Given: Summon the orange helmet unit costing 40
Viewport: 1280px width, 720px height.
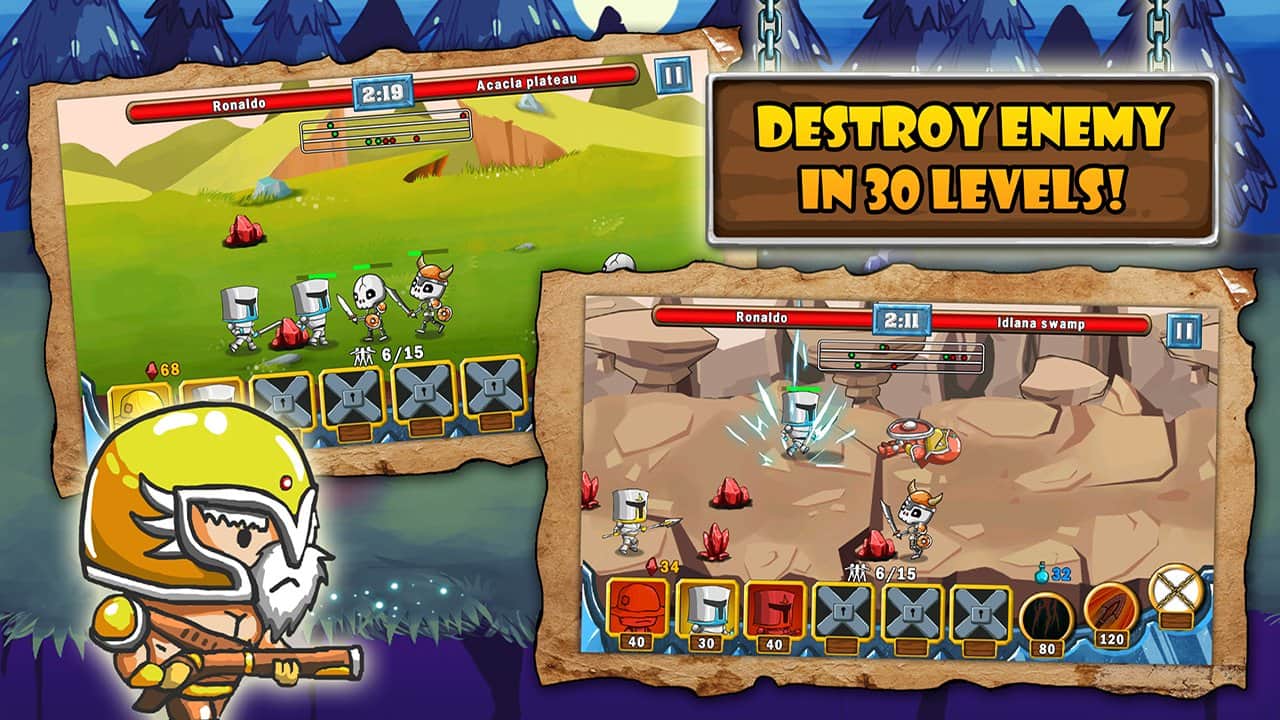Looking at the screenshot, I should pos(635,611).
